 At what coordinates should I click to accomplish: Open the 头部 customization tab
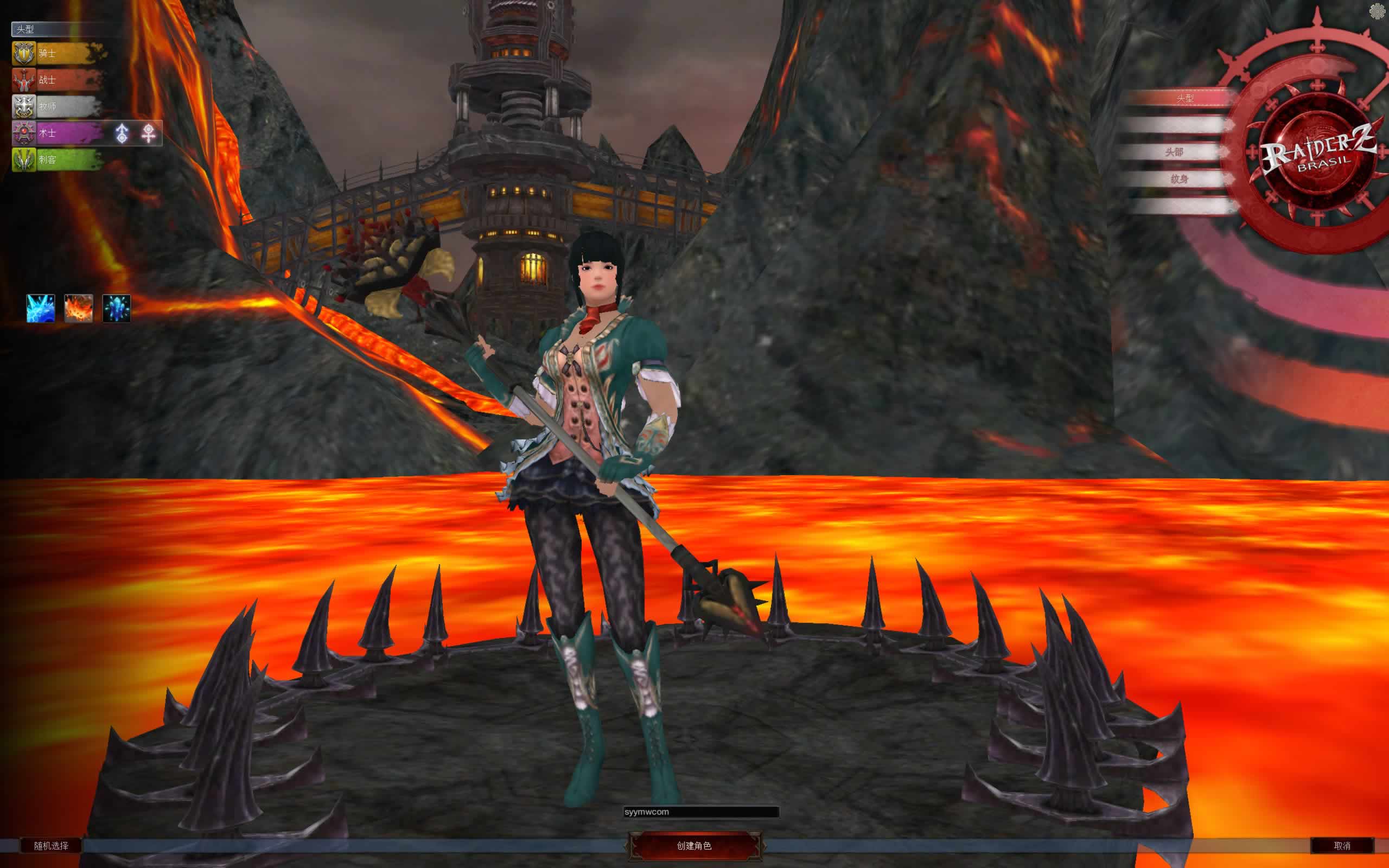[x=1174, y=152]
